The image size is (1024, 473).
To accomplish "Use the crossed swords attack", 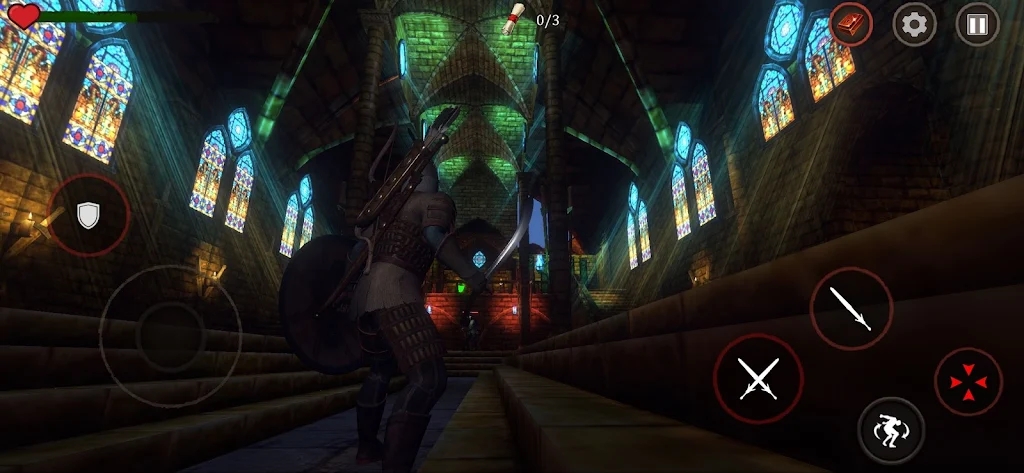I will 758,379.
